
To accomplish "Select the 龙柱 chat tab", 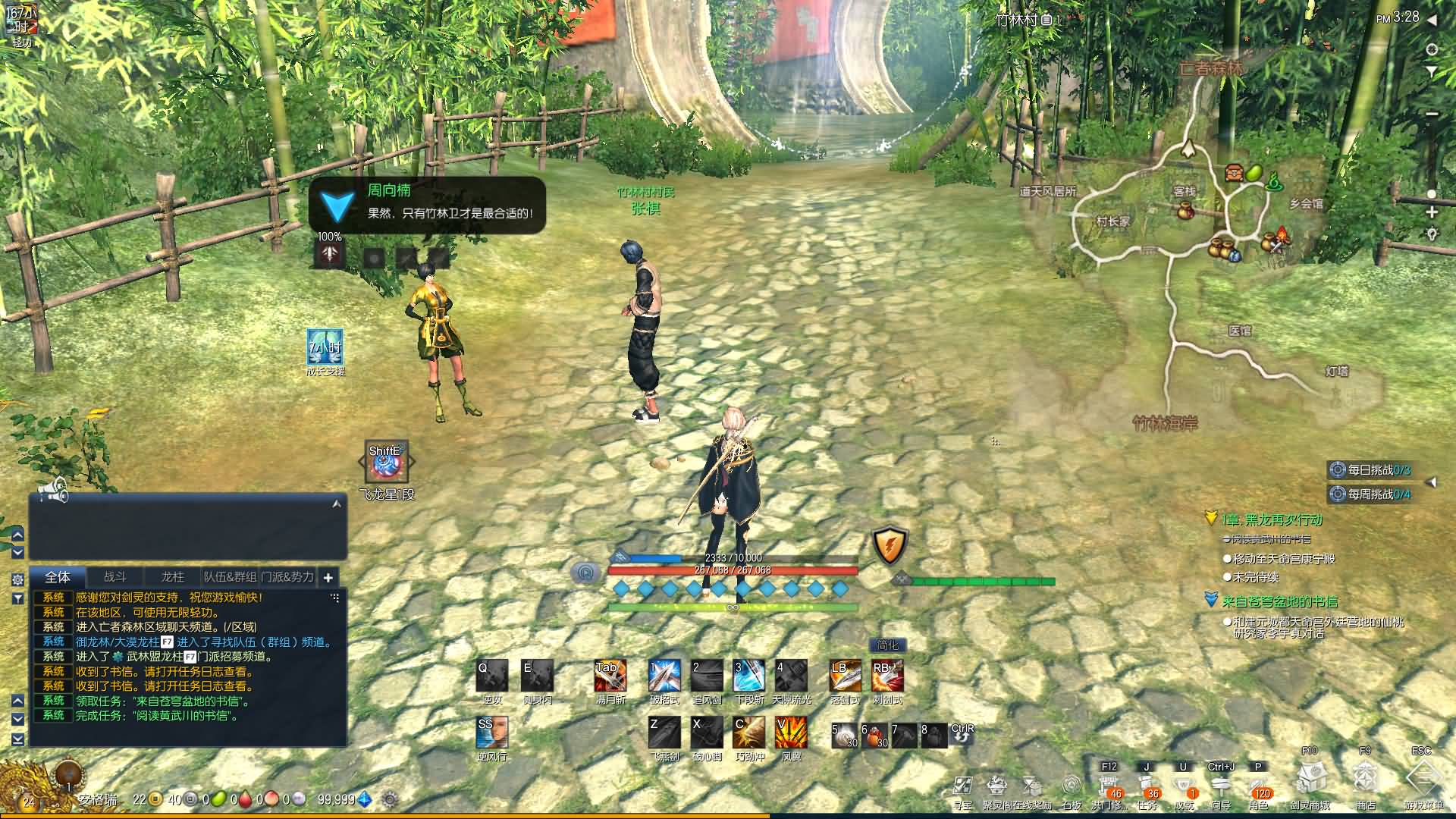I will click(172, 577).
